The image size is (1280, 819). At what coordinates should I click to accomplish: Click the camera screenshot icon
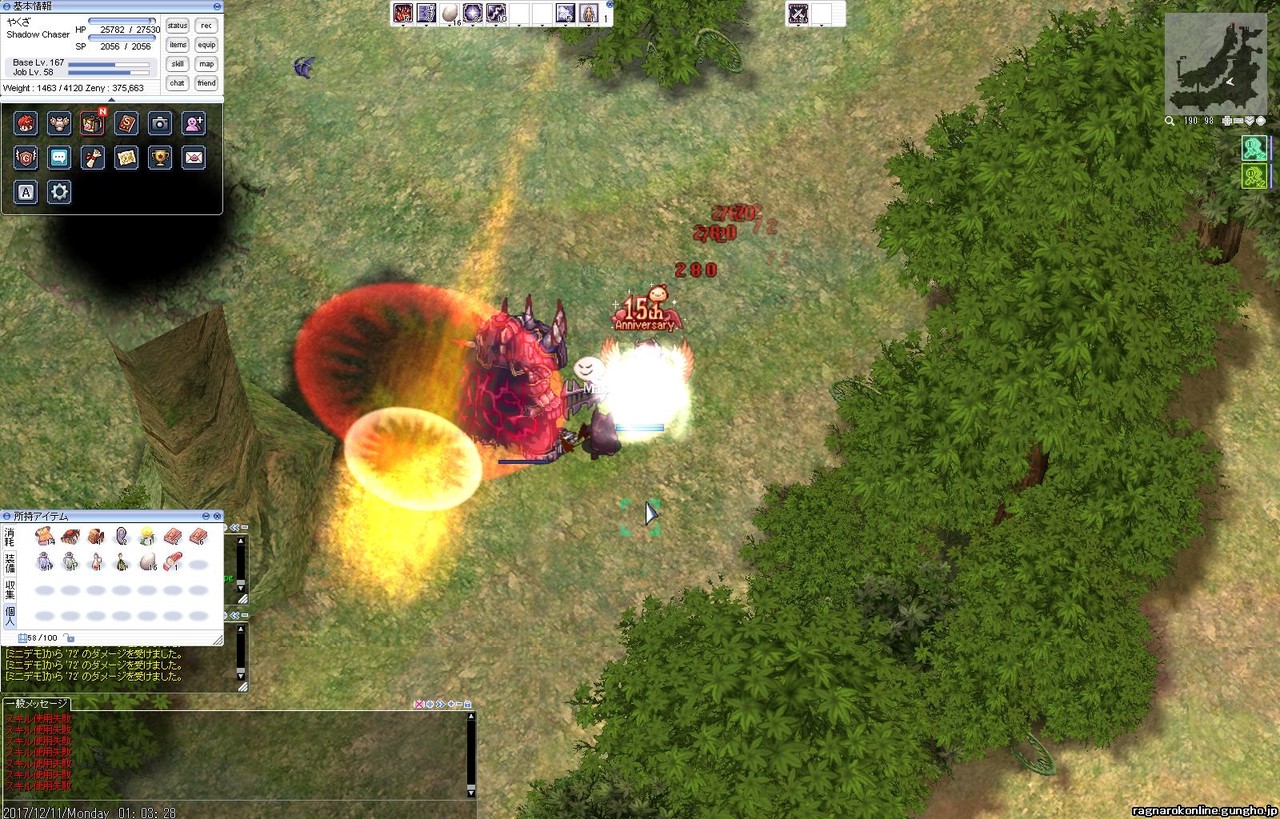pos(160,123)
